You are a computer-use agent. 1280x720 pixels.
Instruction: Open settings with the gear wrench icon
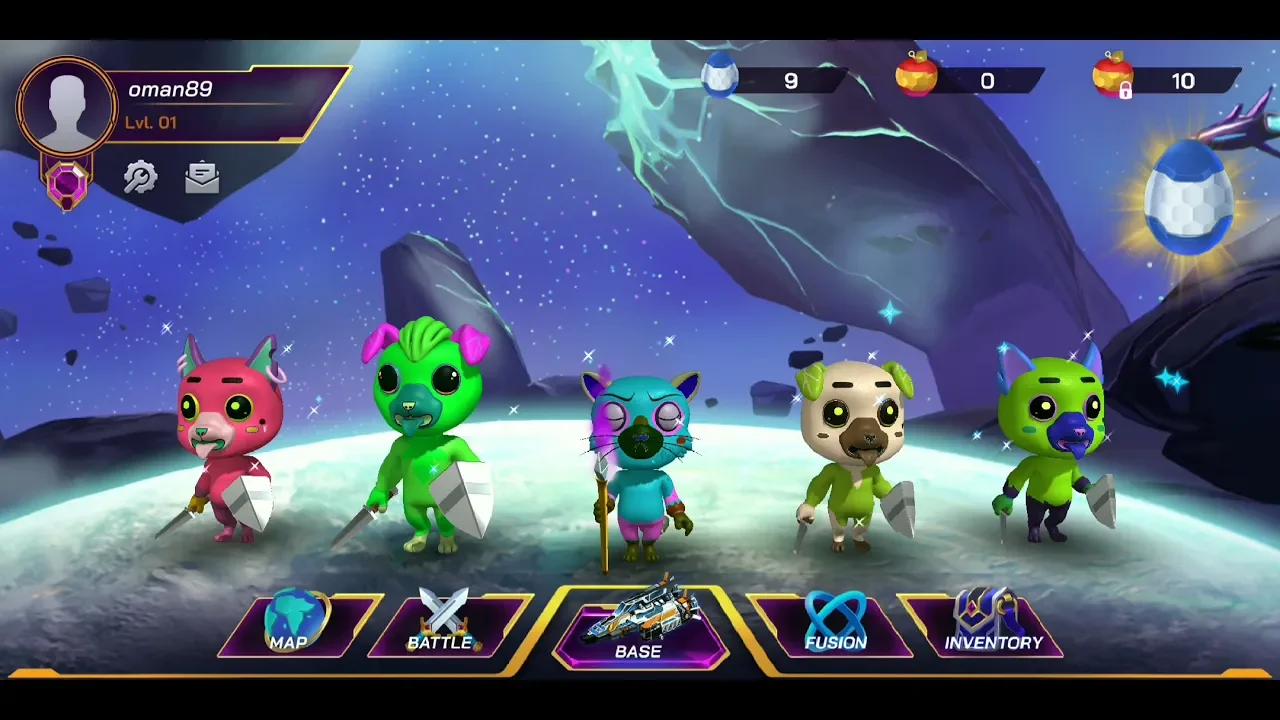(140, 178)
